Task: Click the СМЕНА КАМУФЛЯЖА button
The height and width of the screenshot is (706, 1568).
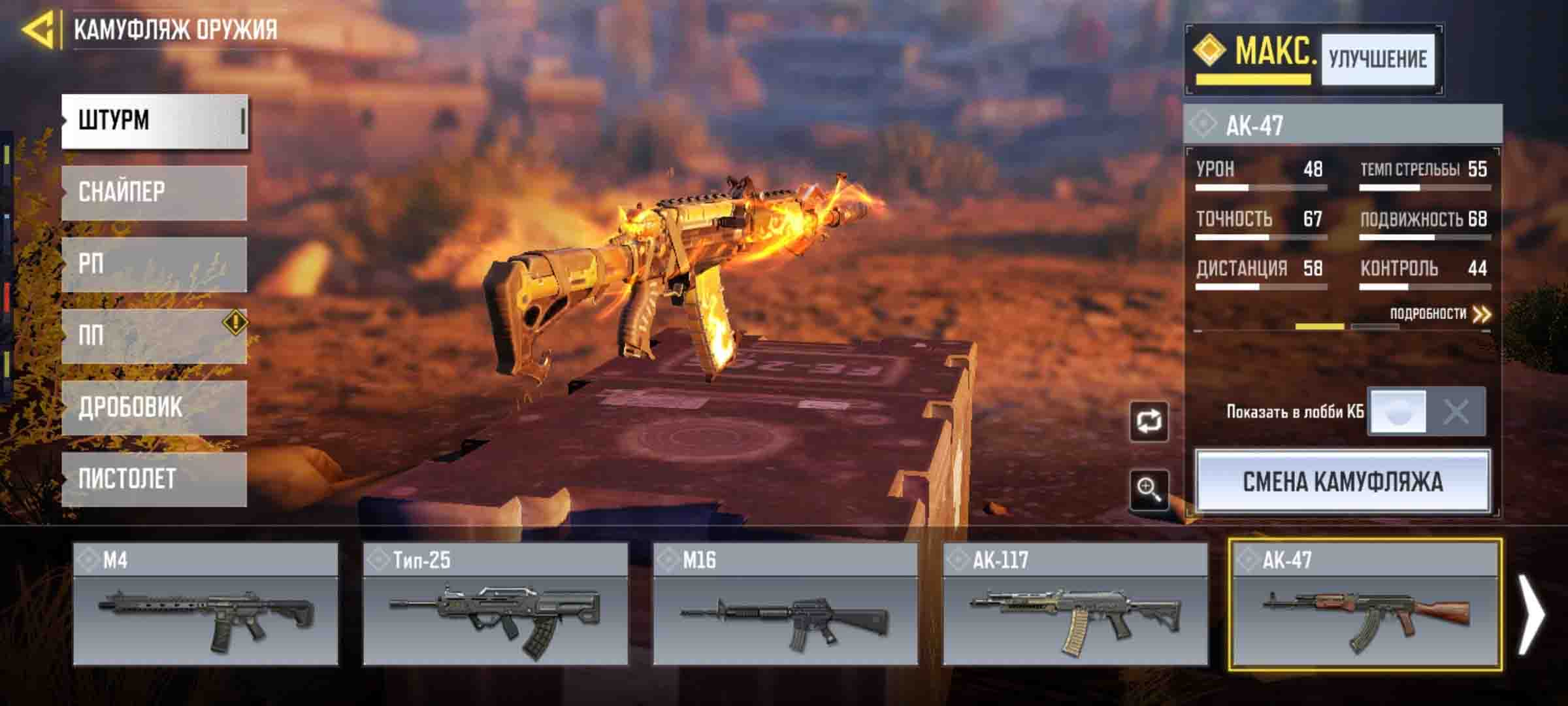Action: point(1343,482)
